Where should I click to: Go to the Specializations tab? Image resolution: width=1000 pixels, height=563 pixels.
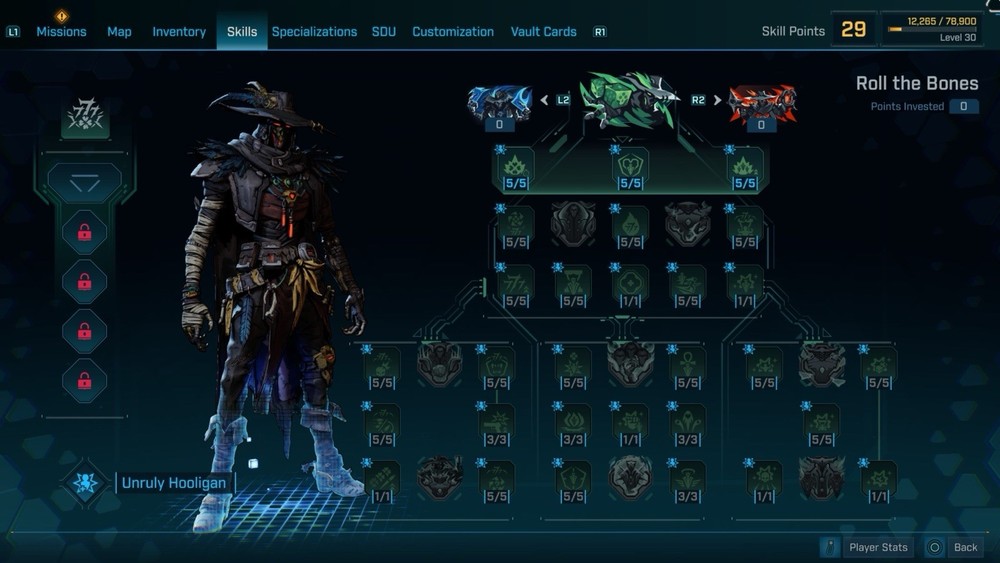click(x=314, y=31)
